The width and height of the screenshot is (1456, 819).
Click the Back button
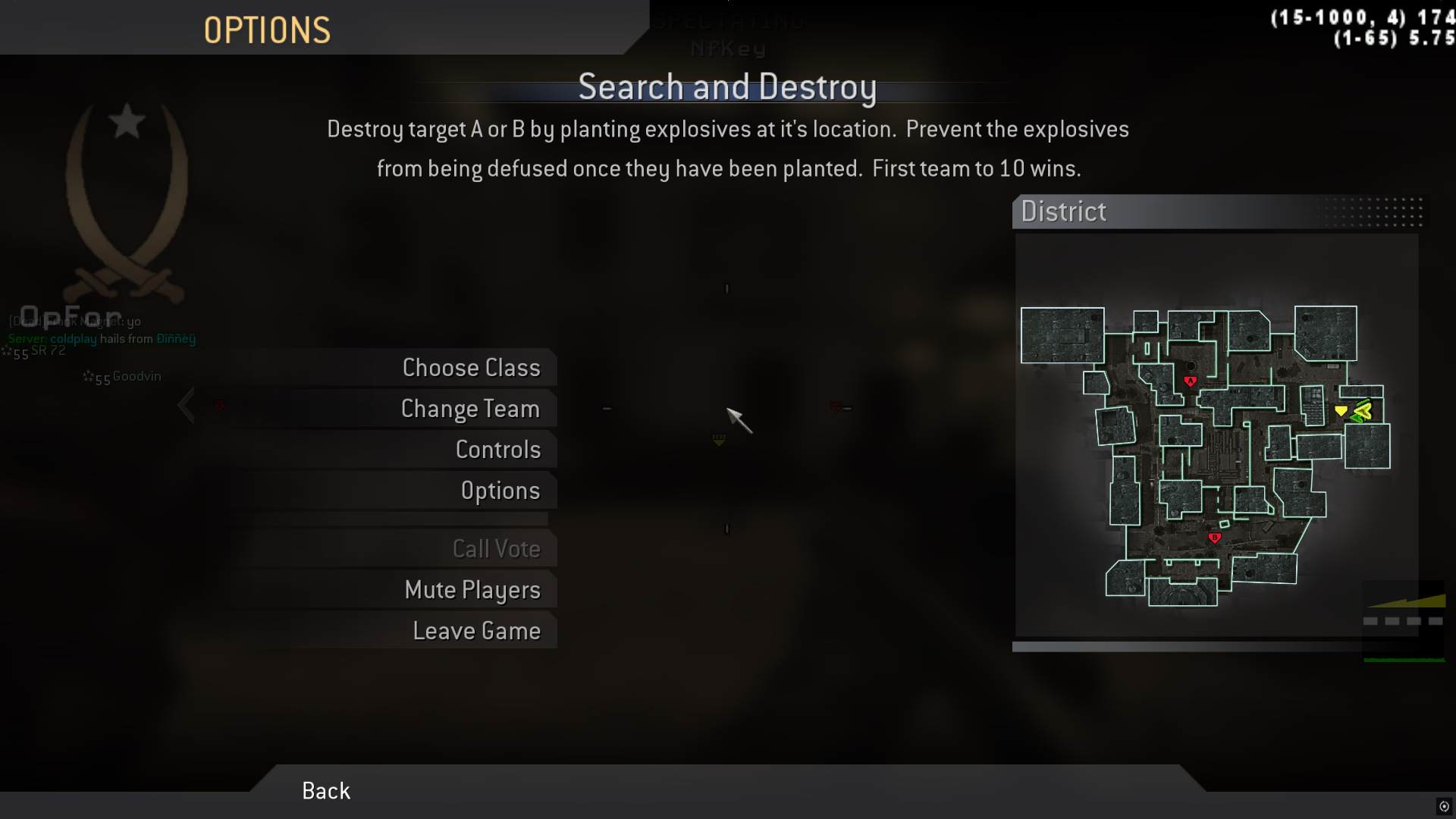(325, 790)
